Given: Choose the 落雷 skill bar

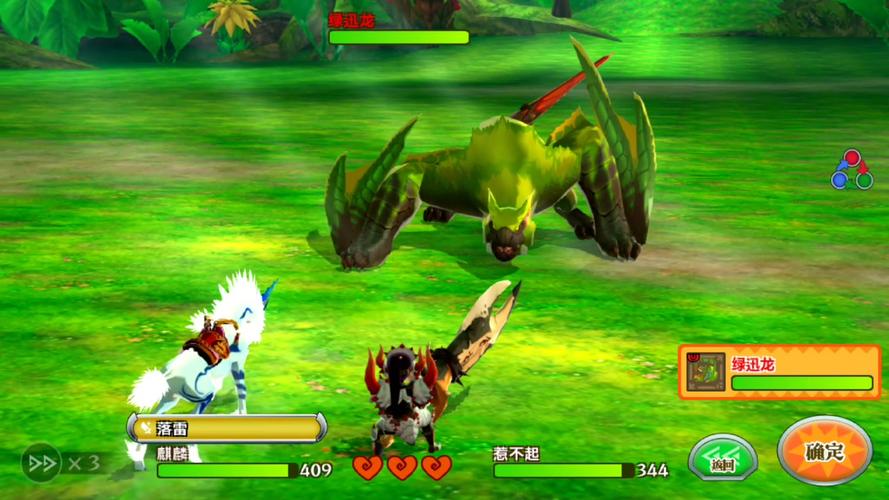Looking at the screenshot, I should pos(227,428).
